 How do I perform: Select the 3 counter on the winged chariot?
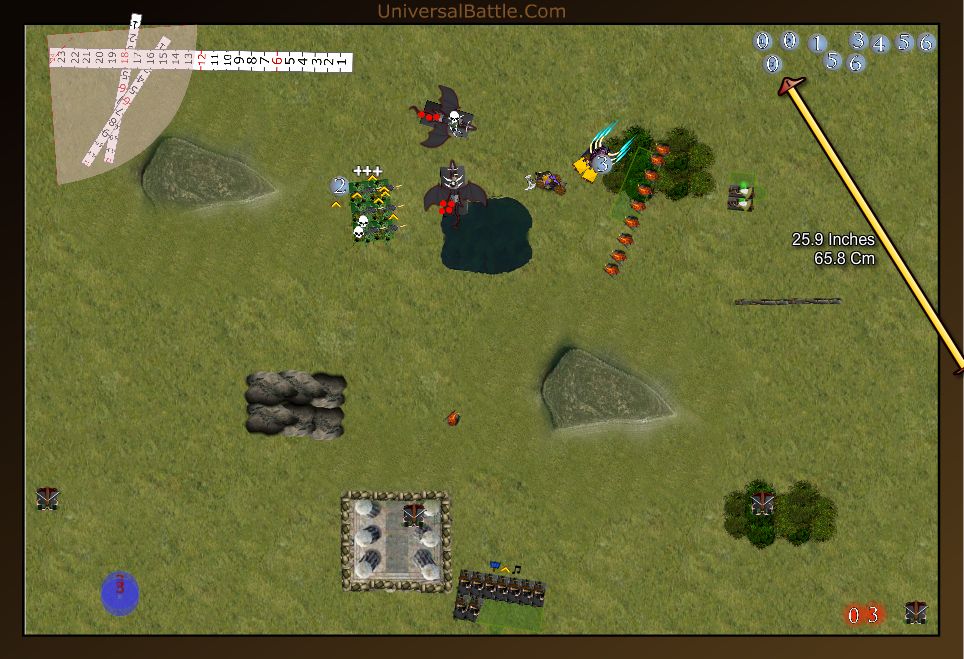pos(601,162)
